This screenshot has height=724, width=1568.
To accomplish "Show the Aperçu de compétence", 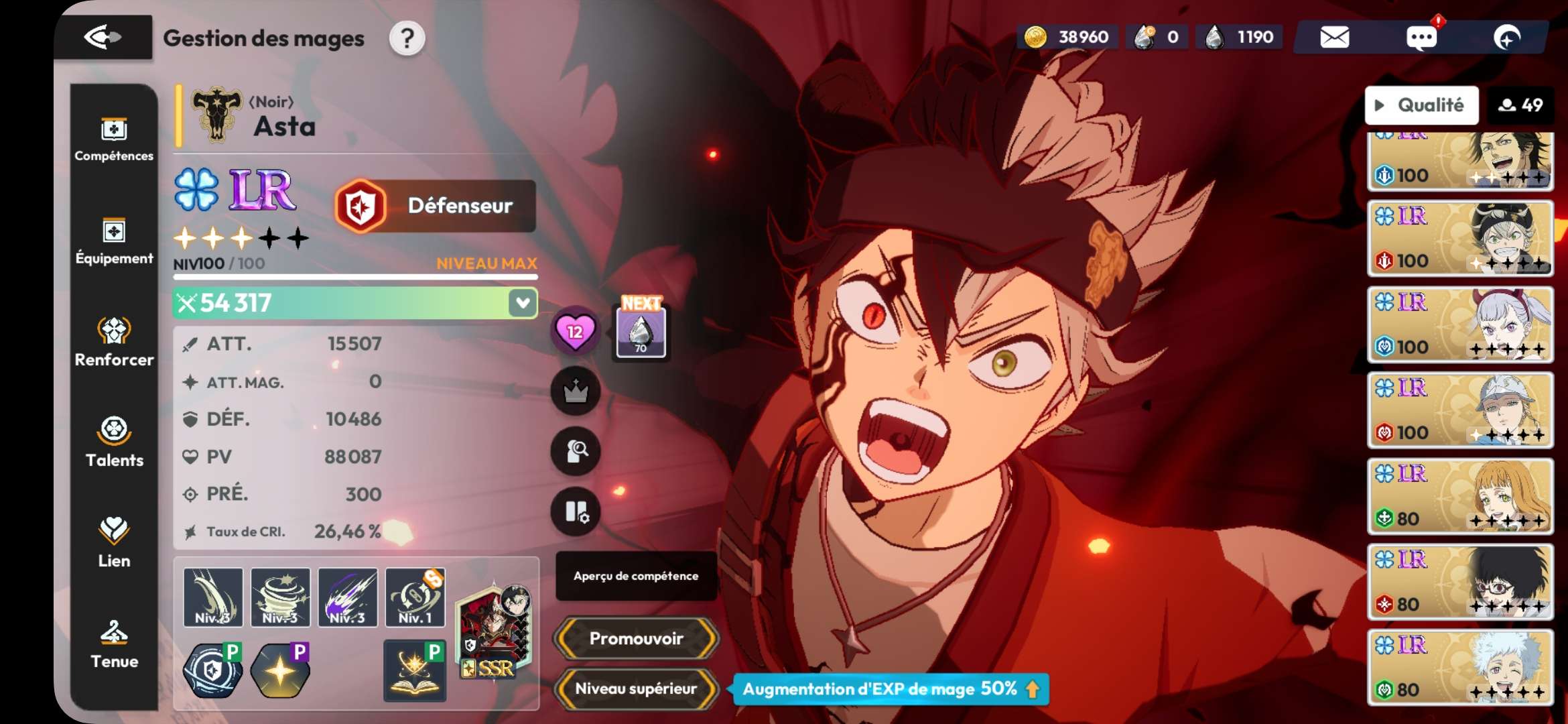I will tap(636, 576).
